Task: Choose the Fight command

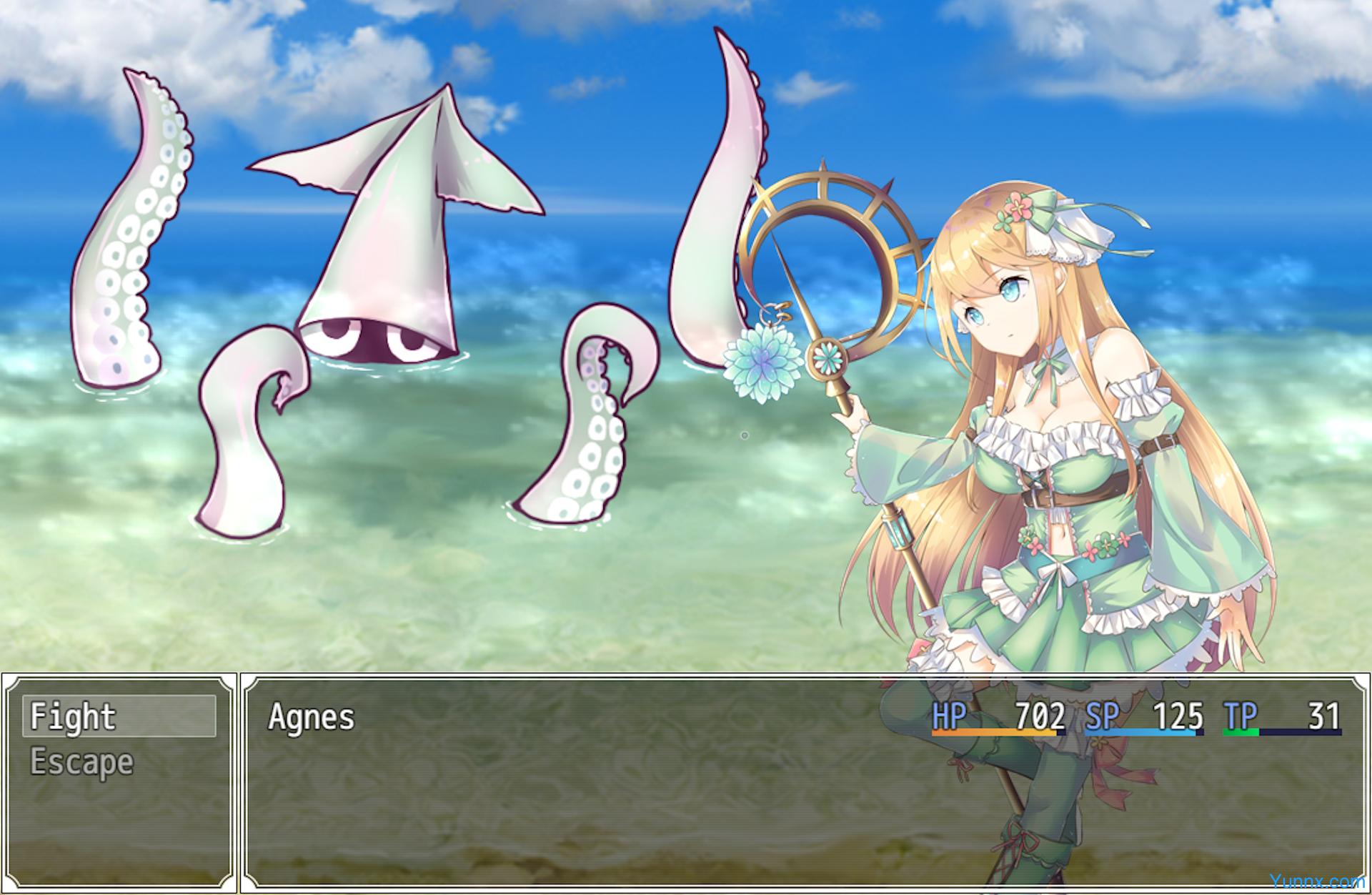Action: click(x=119, y=716)
